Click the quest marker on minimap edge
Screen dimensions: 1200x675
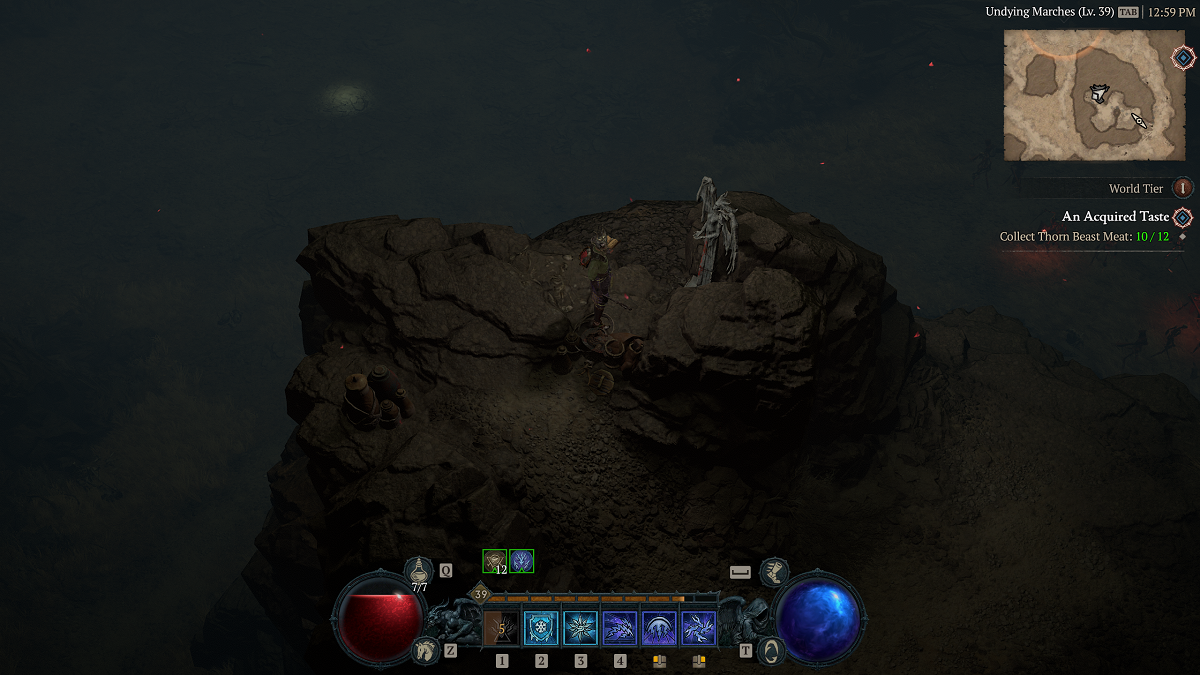pos(1182,57)
